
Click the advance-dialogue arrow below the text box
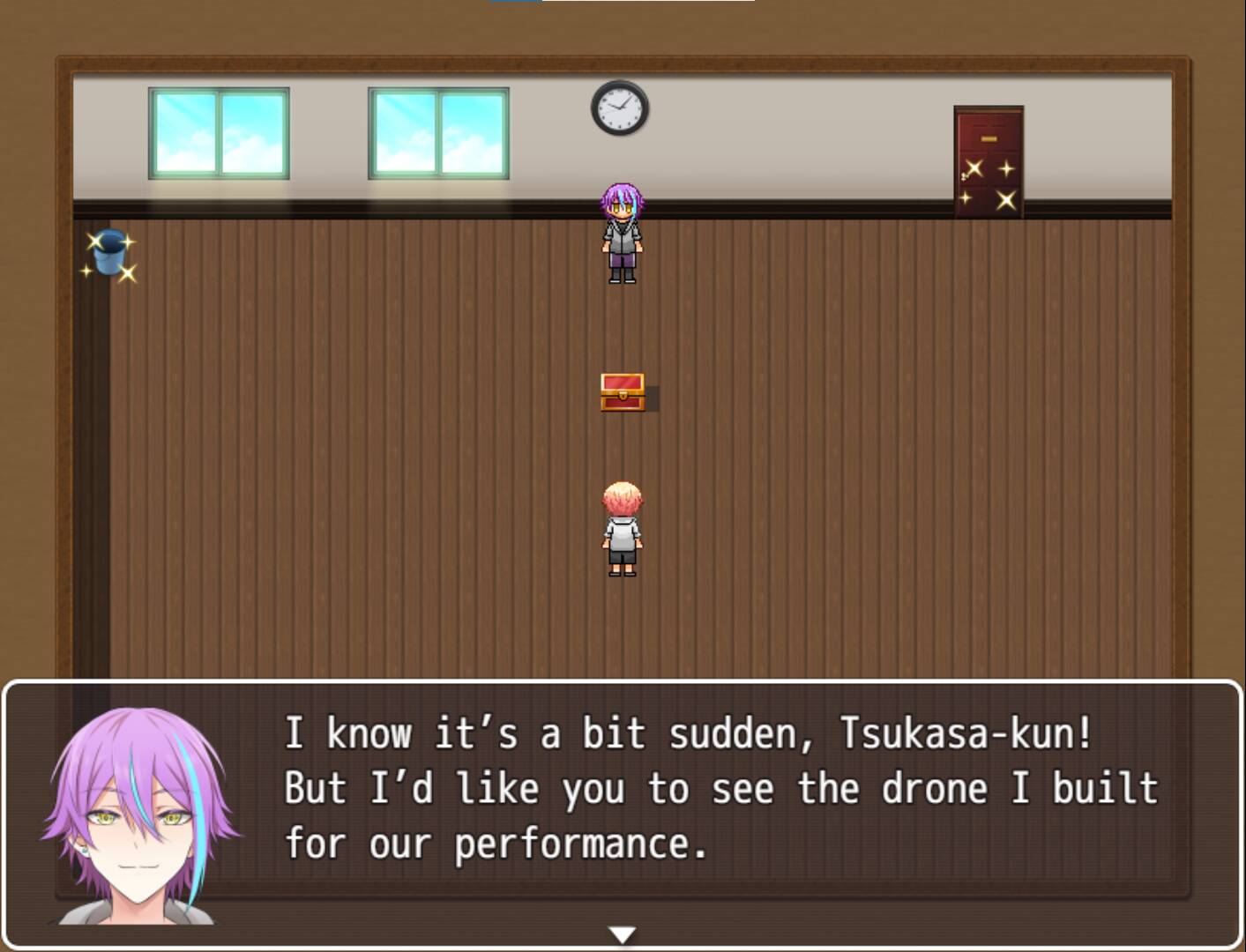click(x=623, y=931)
